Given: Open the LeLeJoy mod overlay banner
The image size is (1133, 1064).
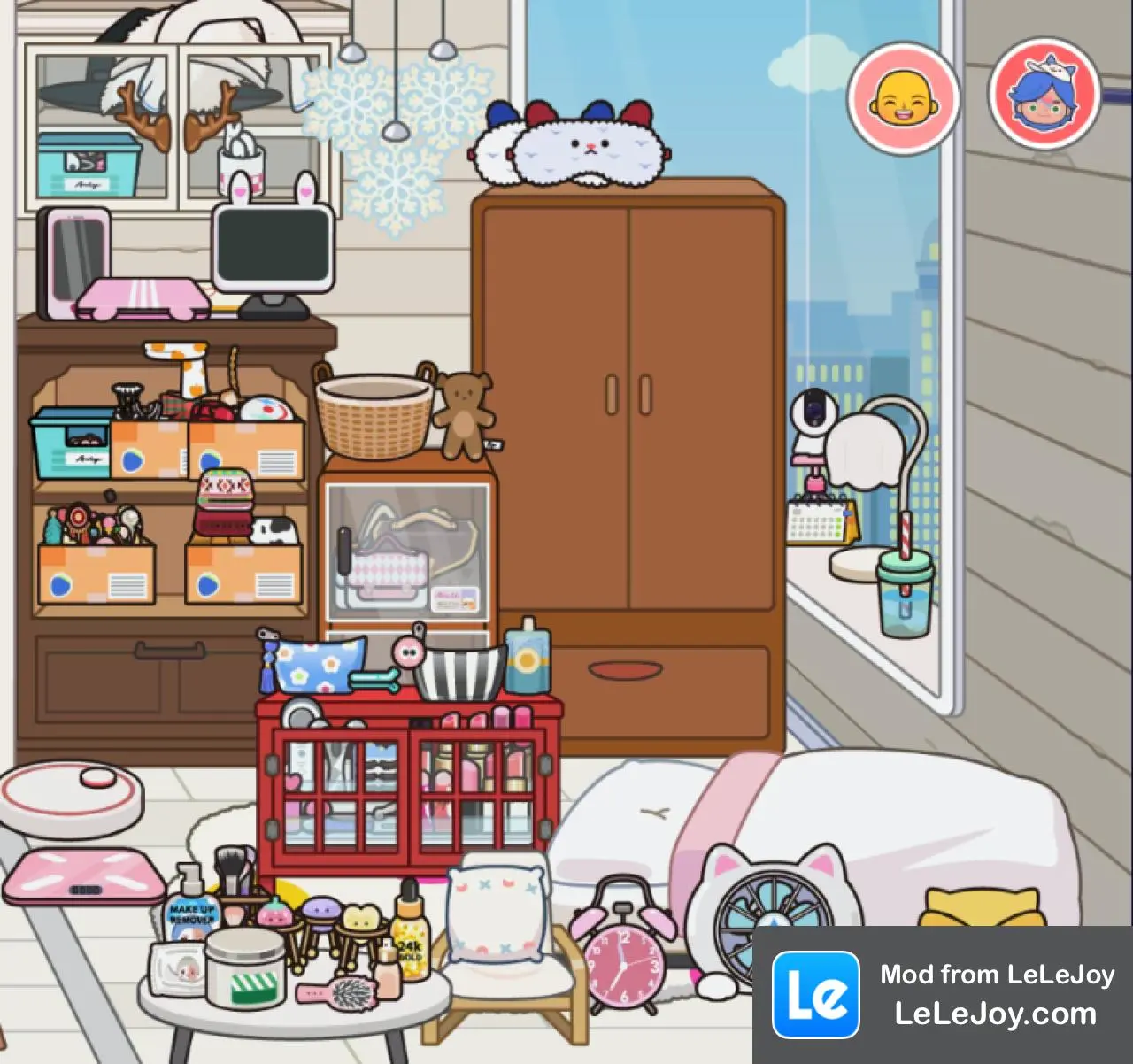Looking at the screenshot, I should [942, 994].
